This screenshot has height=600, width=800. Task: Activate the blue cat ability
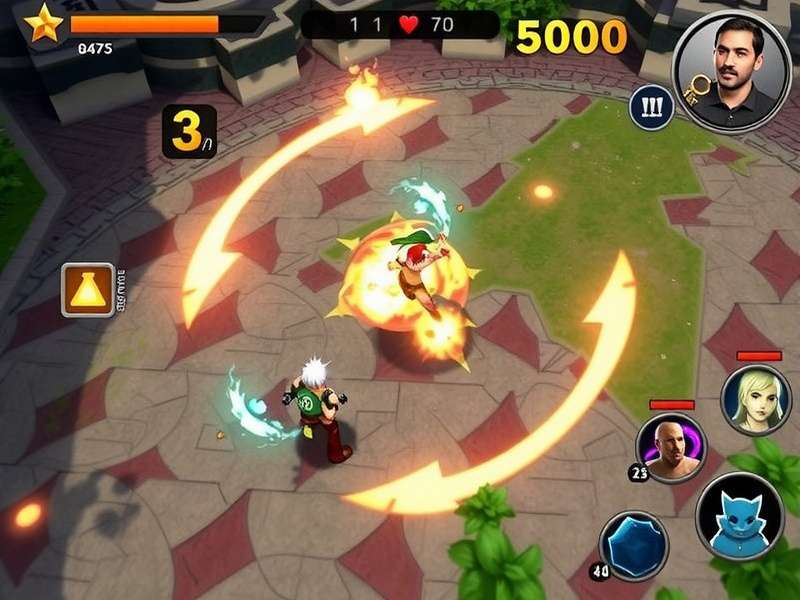(740, 517)
